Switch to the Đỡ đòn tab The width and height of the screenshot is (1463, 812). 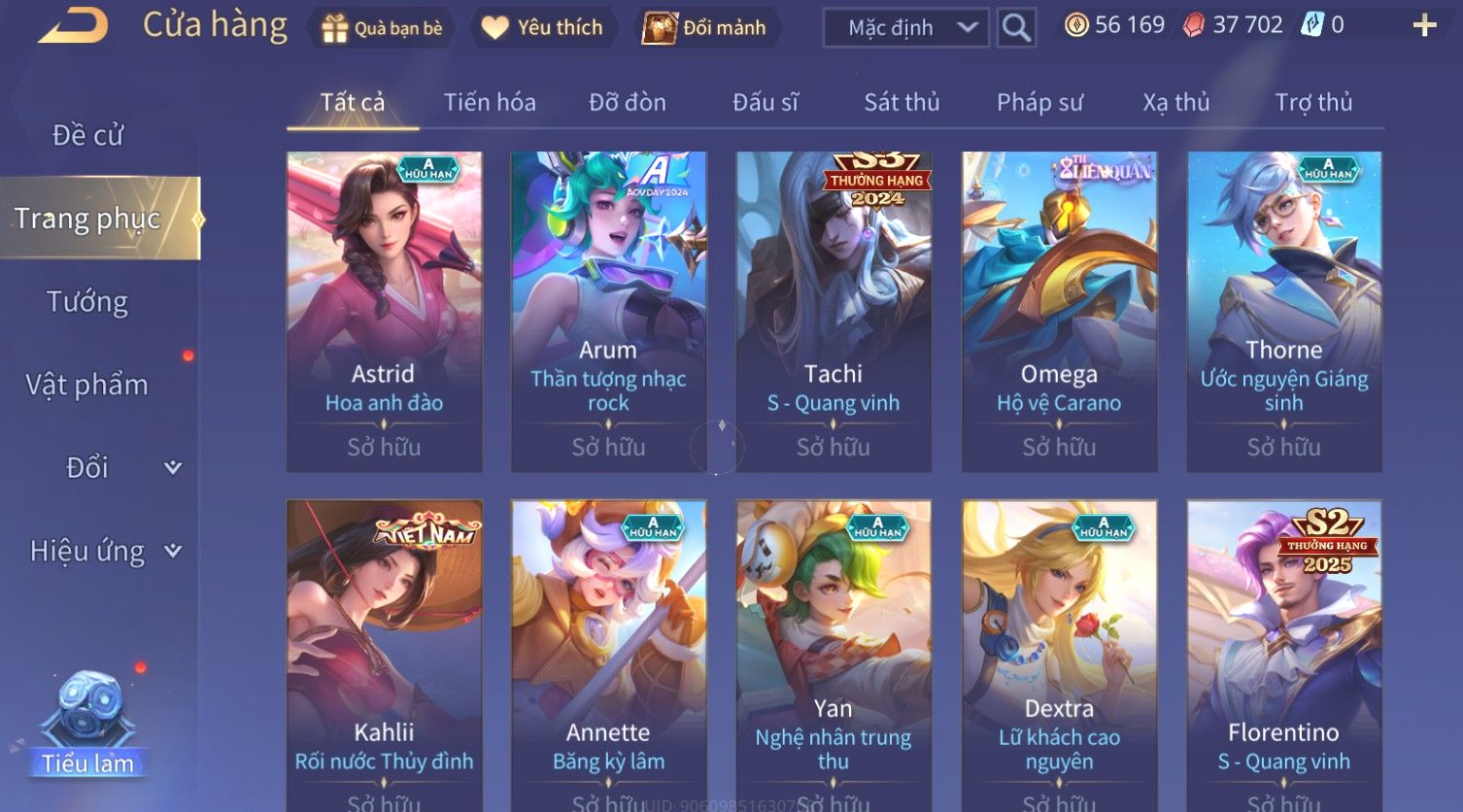628,102
